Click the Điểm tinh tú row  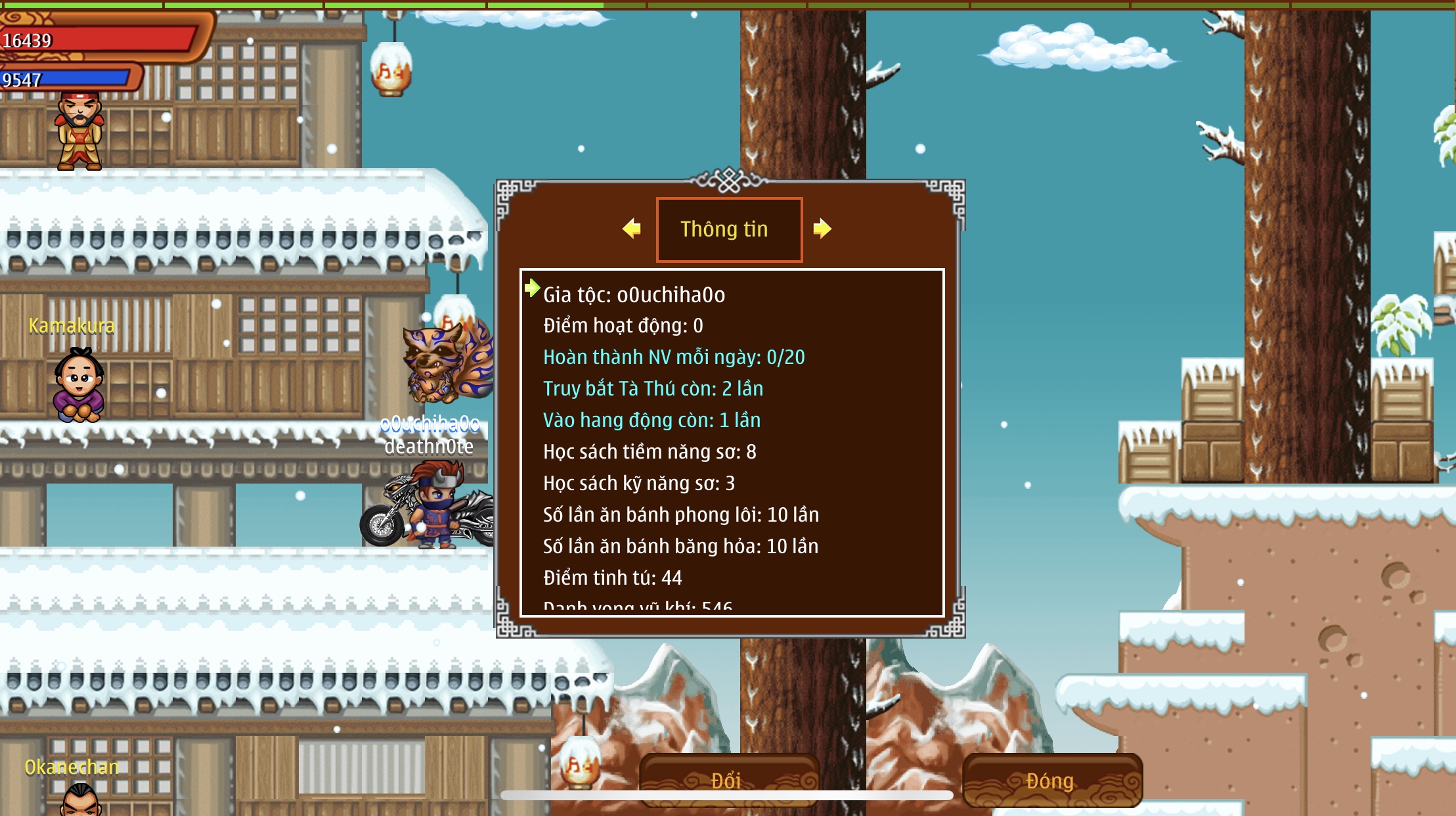612,578
